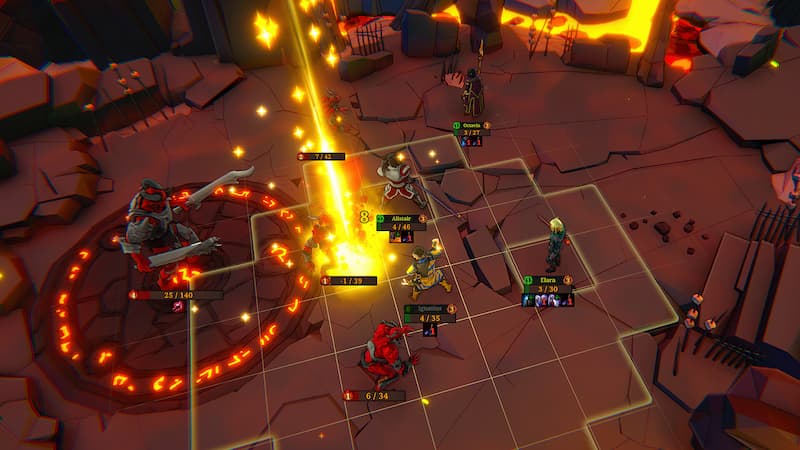Select Octavia by her nameplate
Screen dimensions: 800x450
coord(471,126)
